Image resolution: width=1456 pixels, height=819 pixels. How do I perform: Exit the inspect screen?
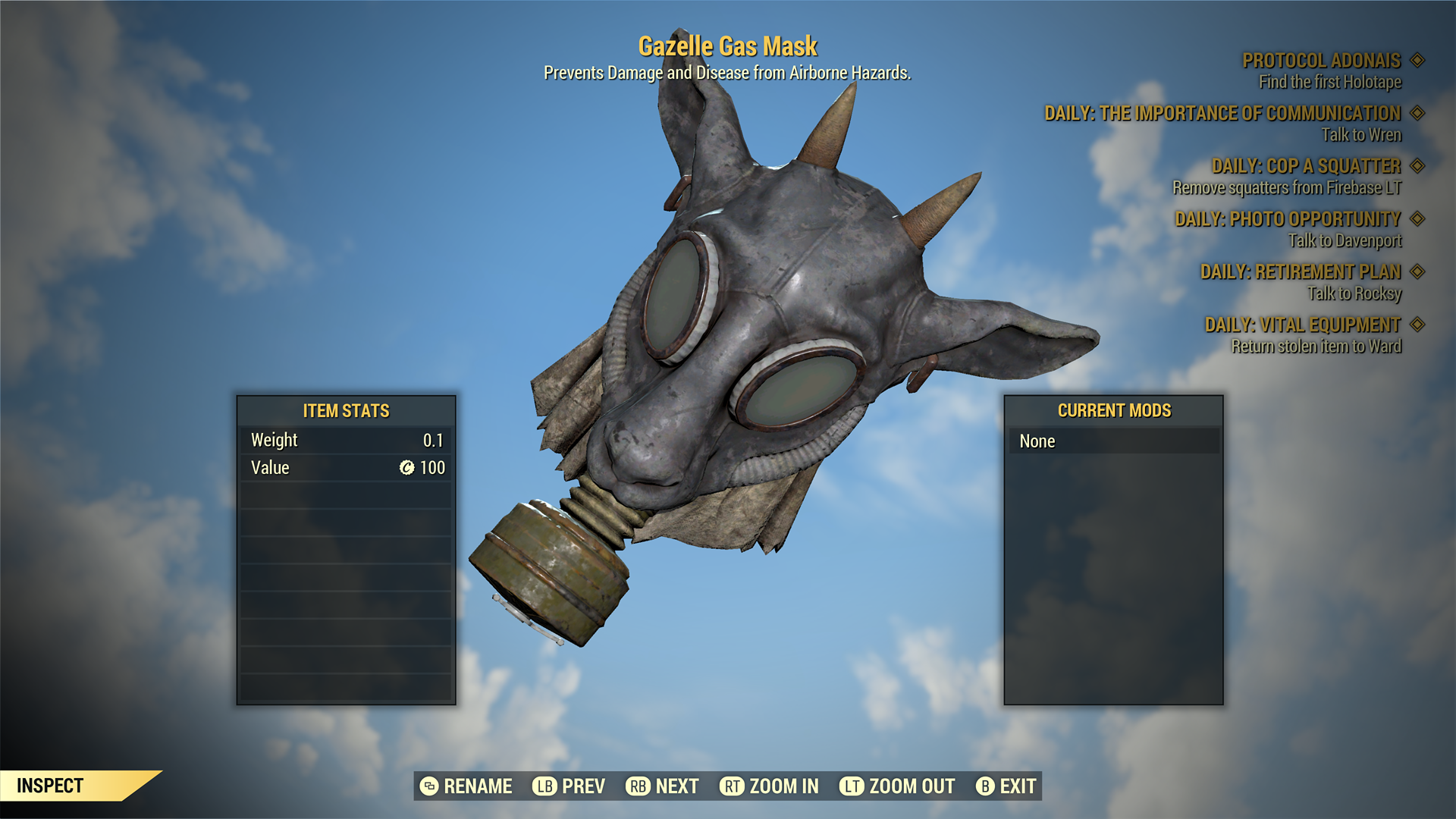[x=1006, y=786]
